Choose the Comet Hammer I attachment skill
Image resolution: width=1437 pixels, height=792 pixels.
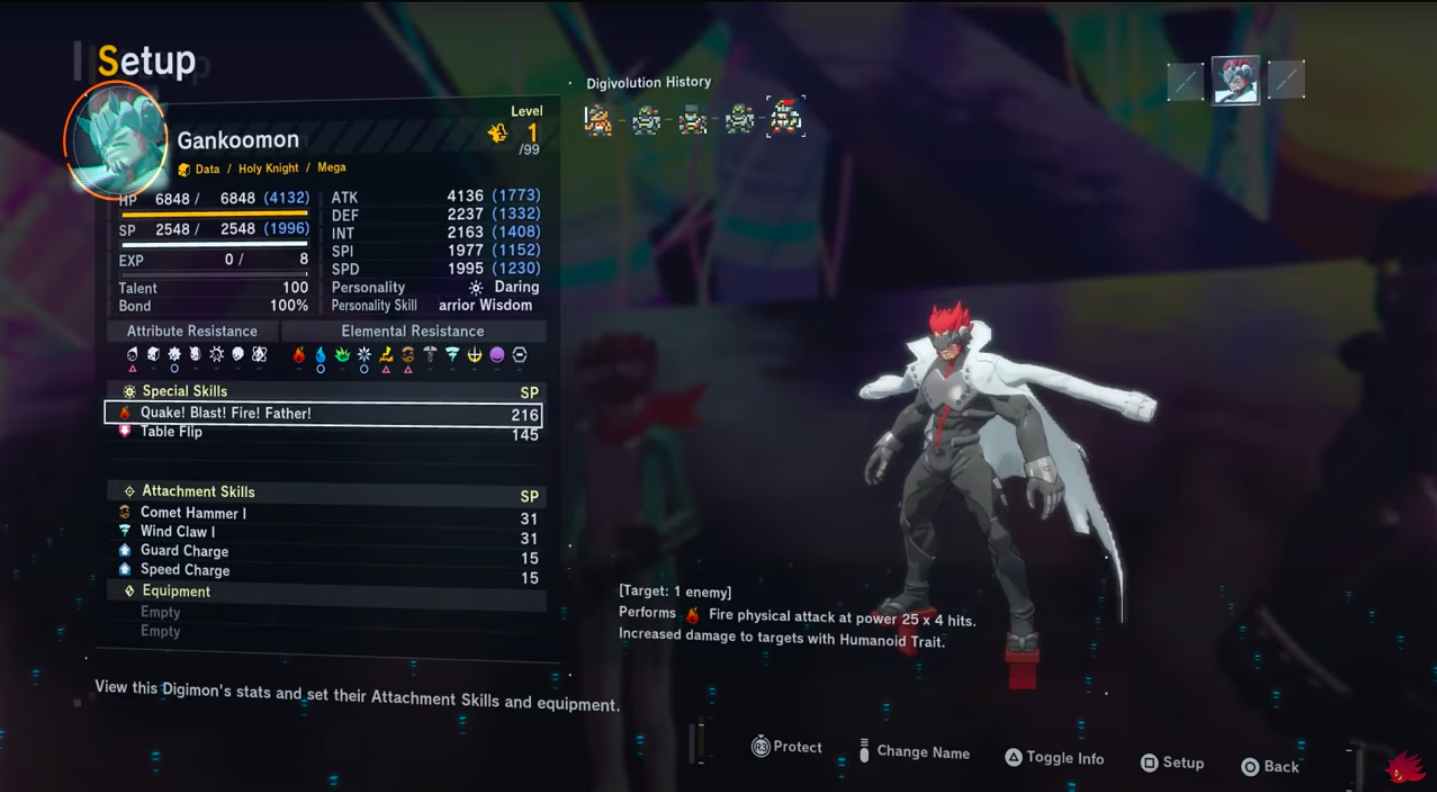coord(193,513)
